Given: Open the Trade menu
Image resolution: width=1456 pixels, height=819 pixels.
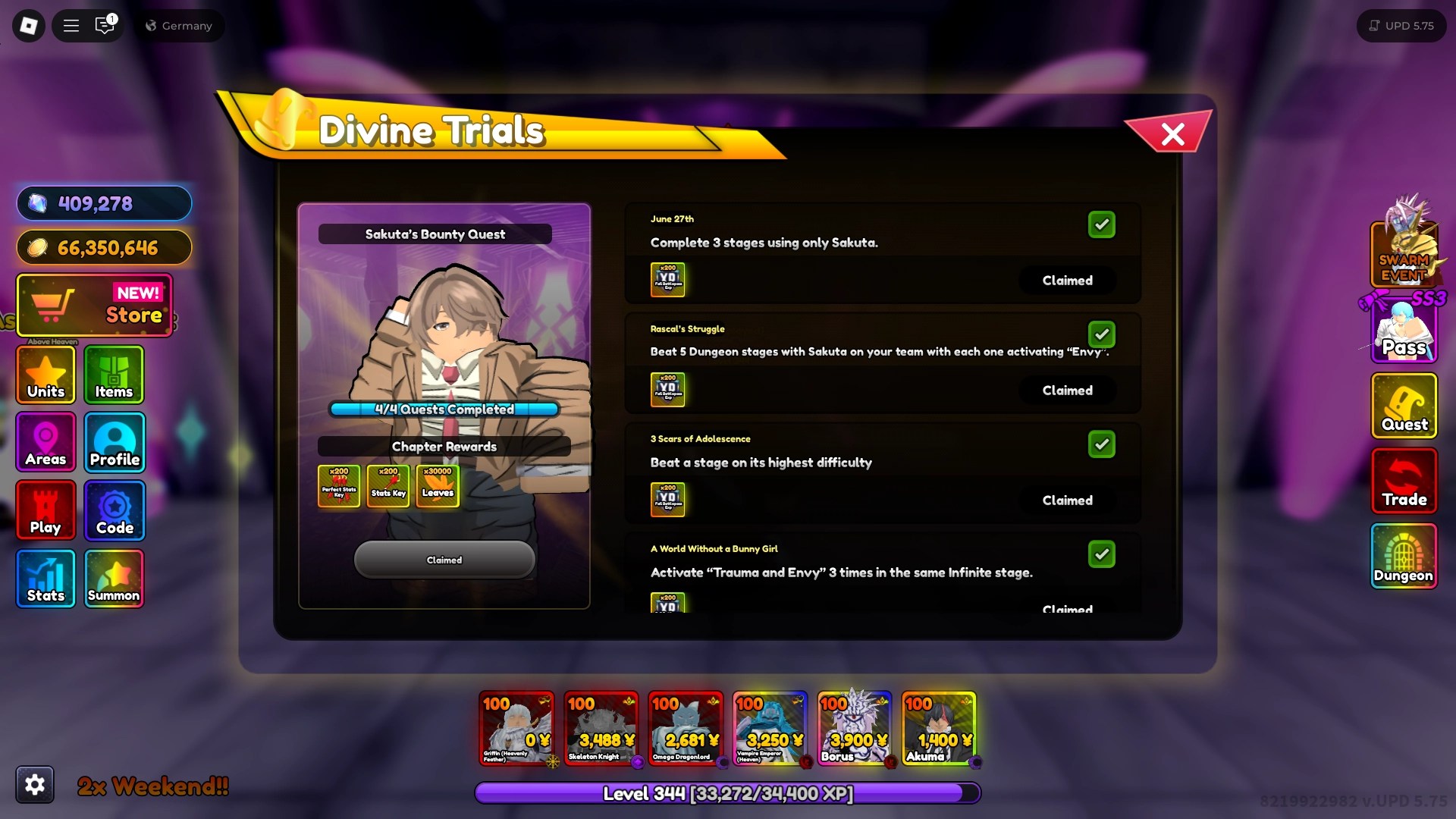Looking at the screenshot, I should pyautogui.click(x=1404, y=482).
